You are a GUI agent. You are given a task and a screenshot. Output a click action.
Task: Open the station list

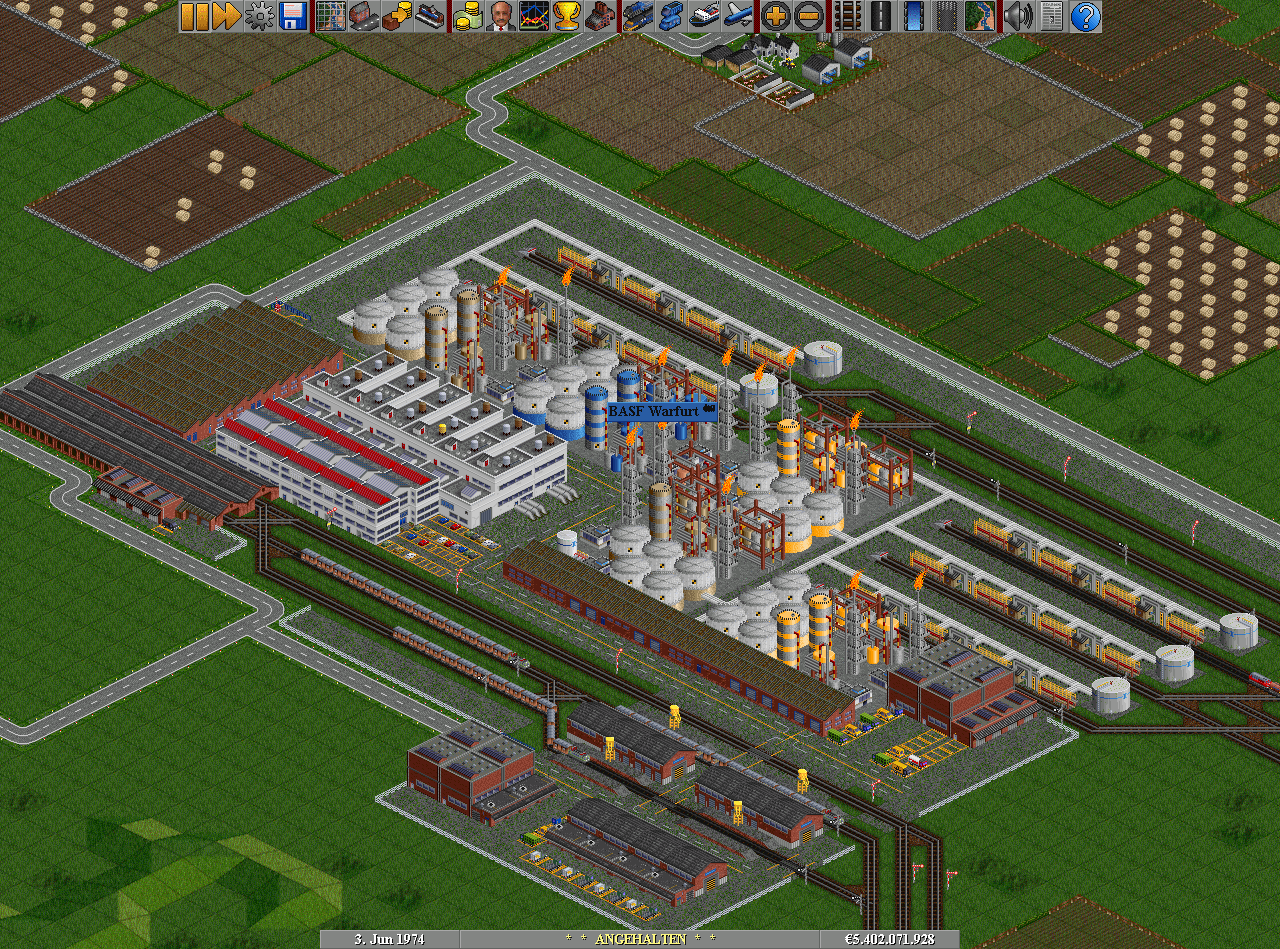pos(429,16)
